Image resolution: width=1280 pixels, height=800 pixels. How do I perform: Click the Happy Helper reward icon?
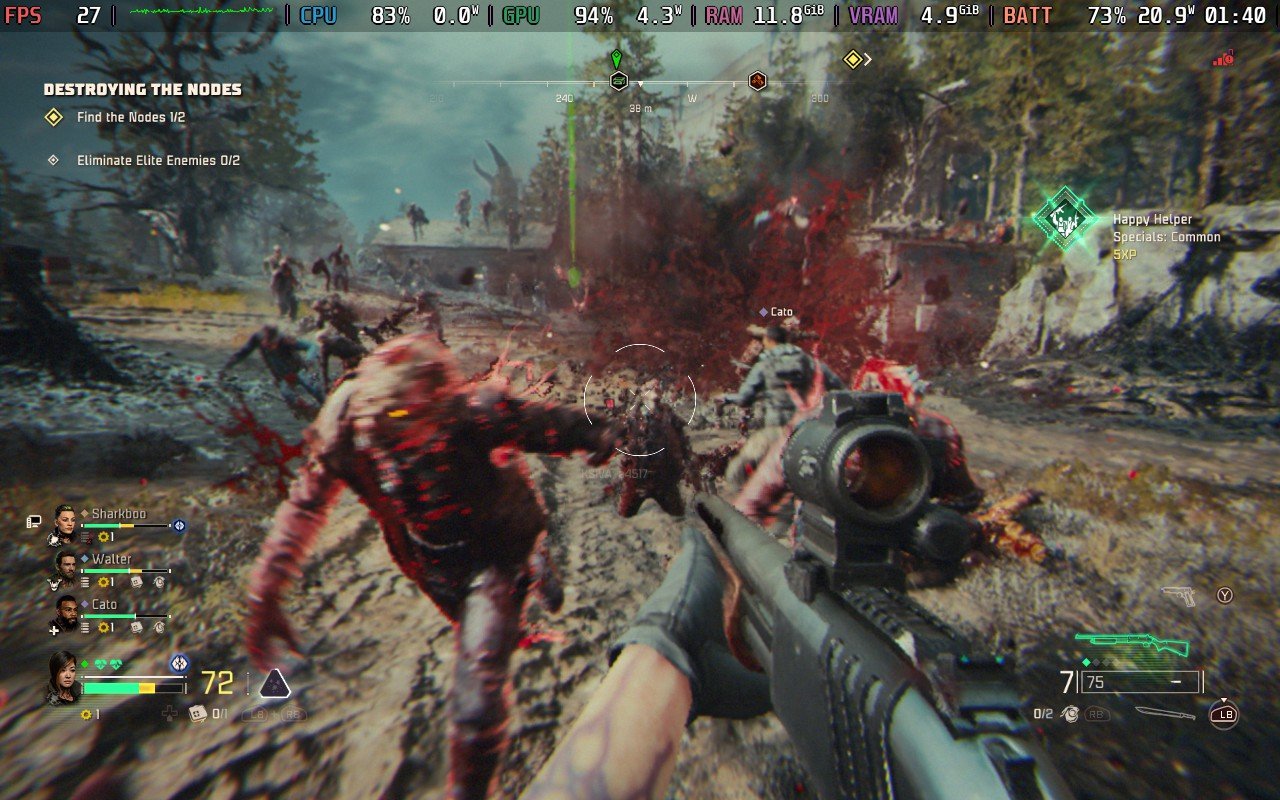tap(1064, 217)
